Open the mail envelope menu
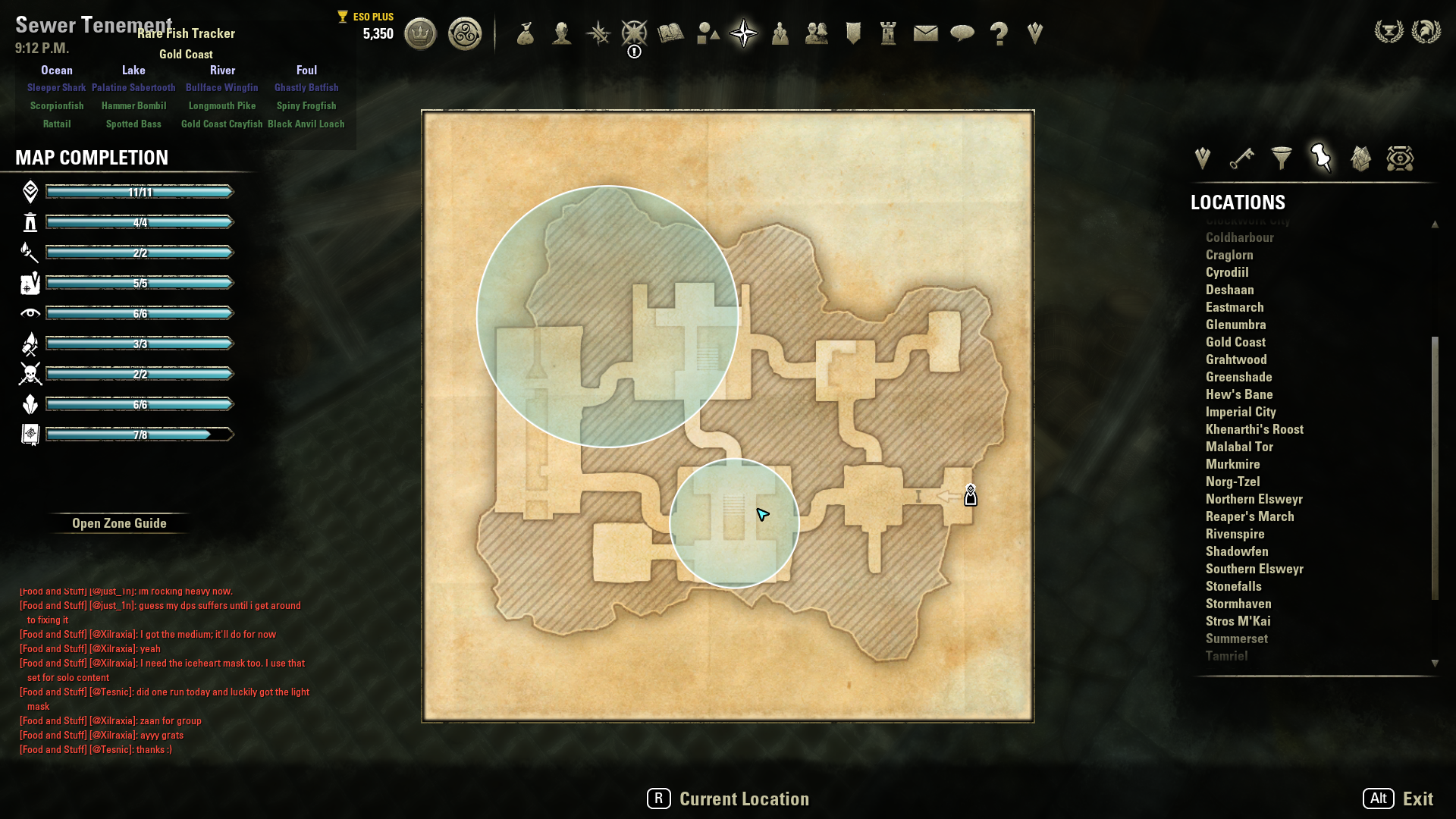The width and height of the screenshot is (1456, 819). (x=925, y=34)
